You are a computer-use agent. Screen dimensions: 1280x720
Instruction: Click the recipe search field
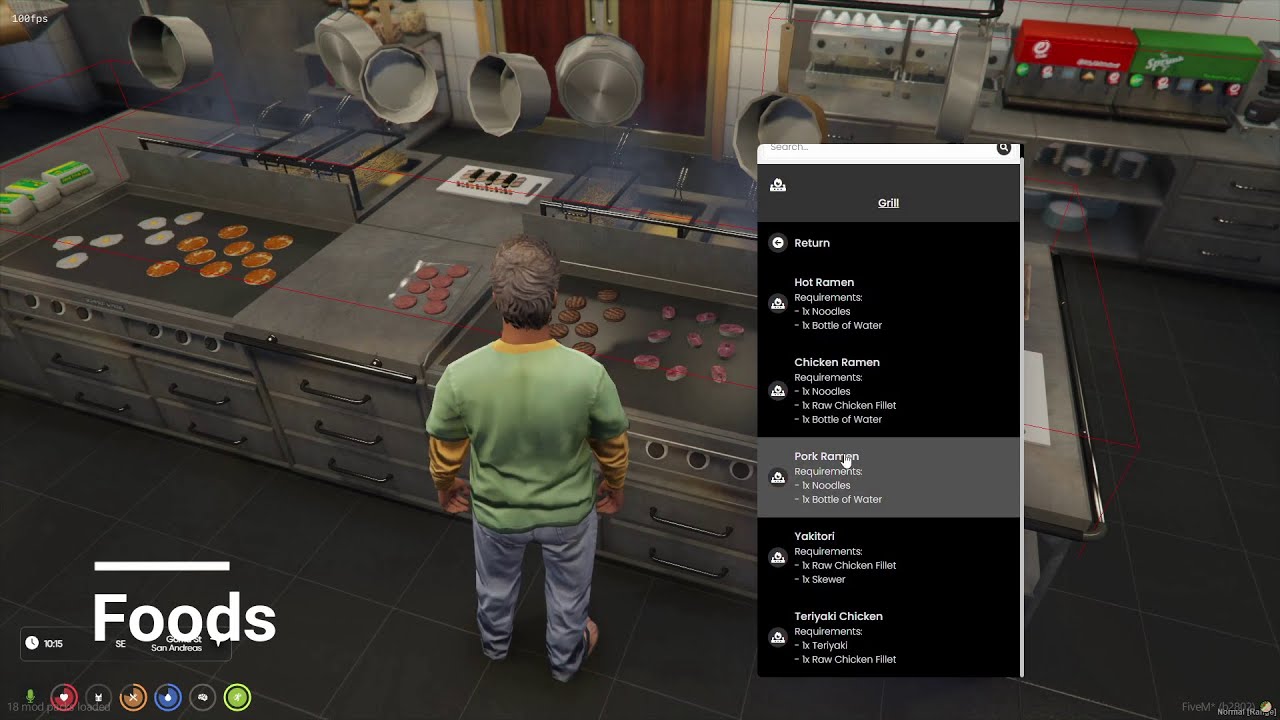click(875, 148)
